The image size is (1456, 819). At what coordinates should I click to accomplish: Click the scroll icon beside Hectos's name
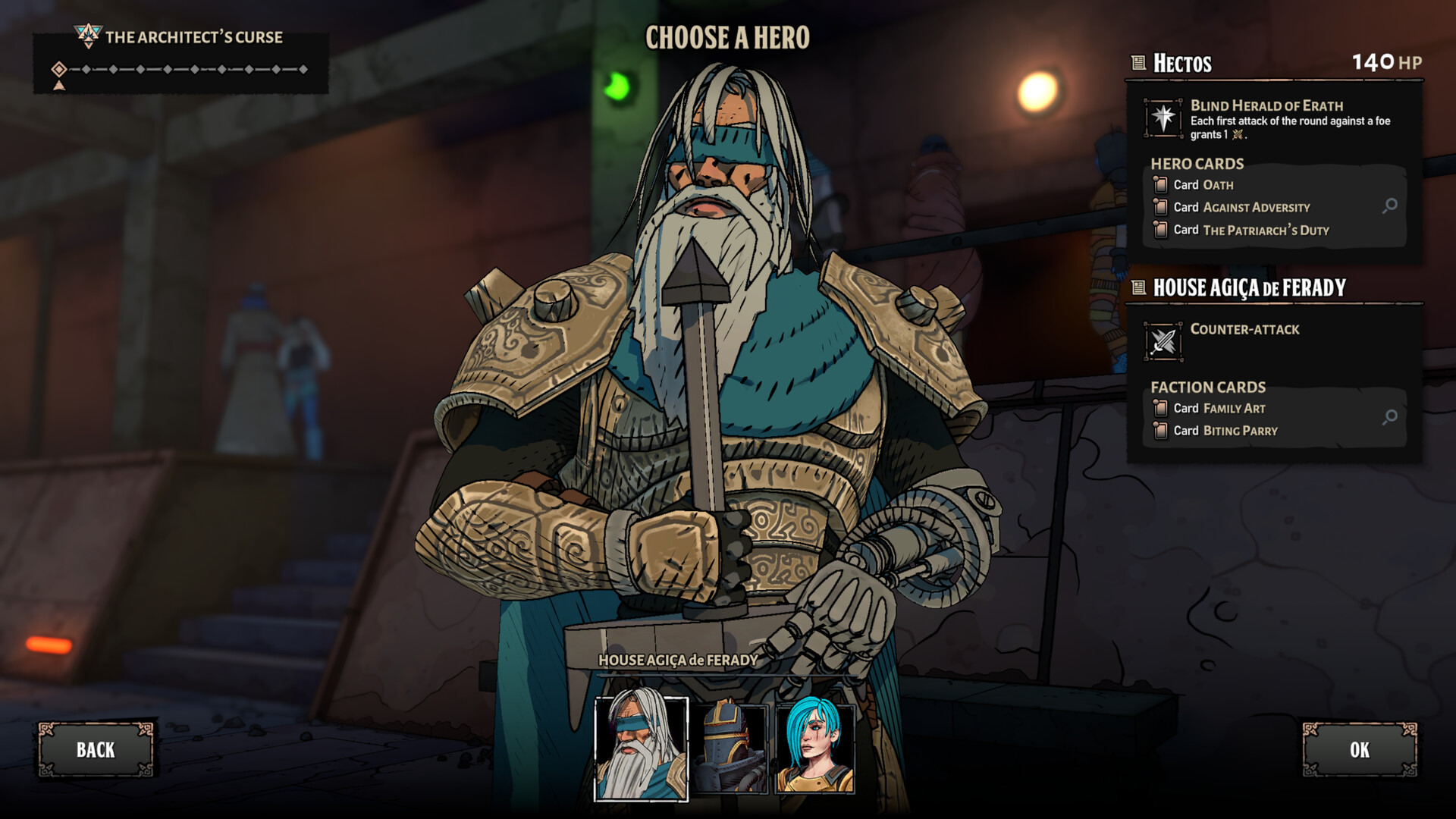[1137, 63]
